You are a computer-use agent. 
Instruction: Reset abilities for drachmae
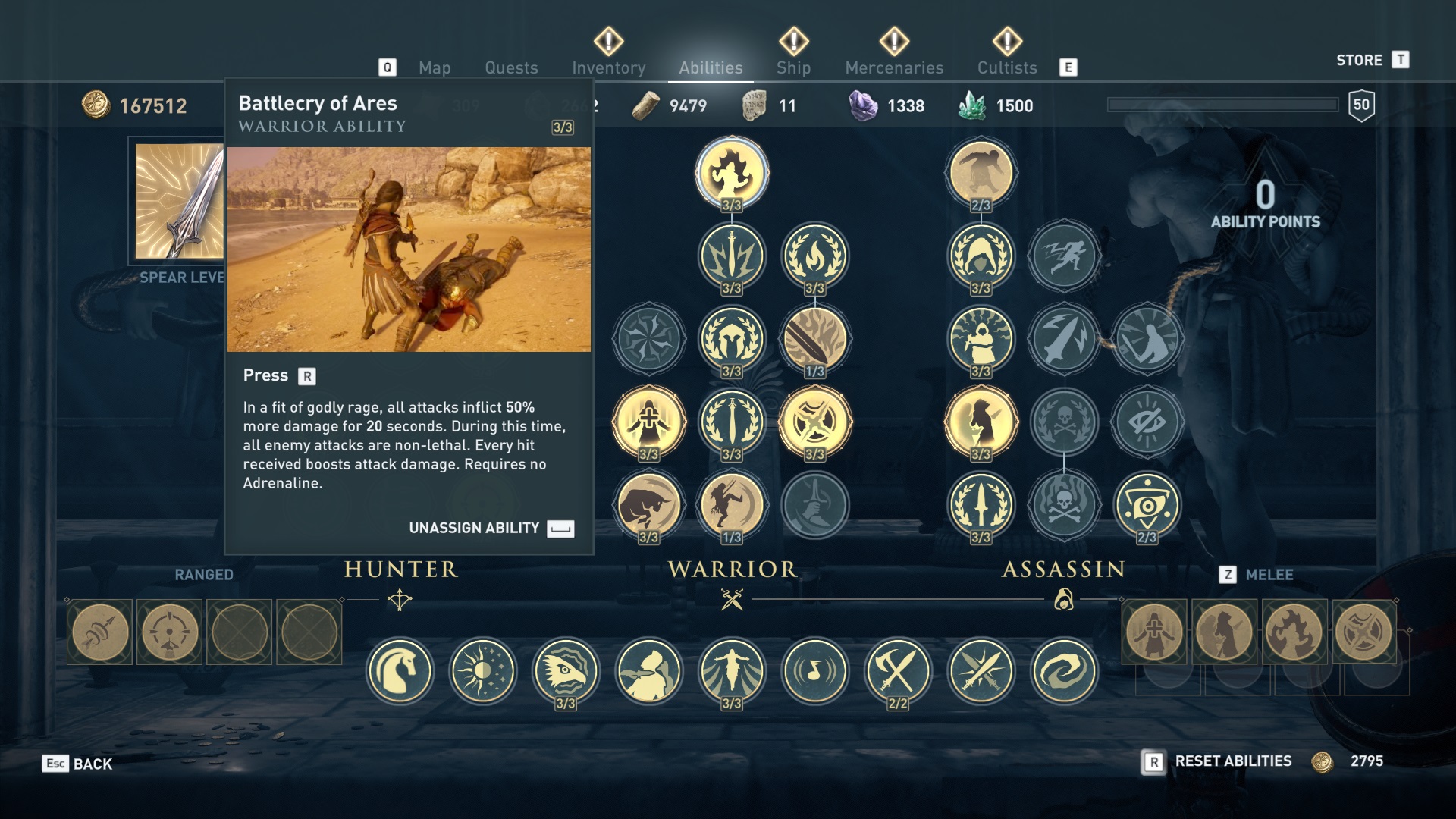point(1232,761)
